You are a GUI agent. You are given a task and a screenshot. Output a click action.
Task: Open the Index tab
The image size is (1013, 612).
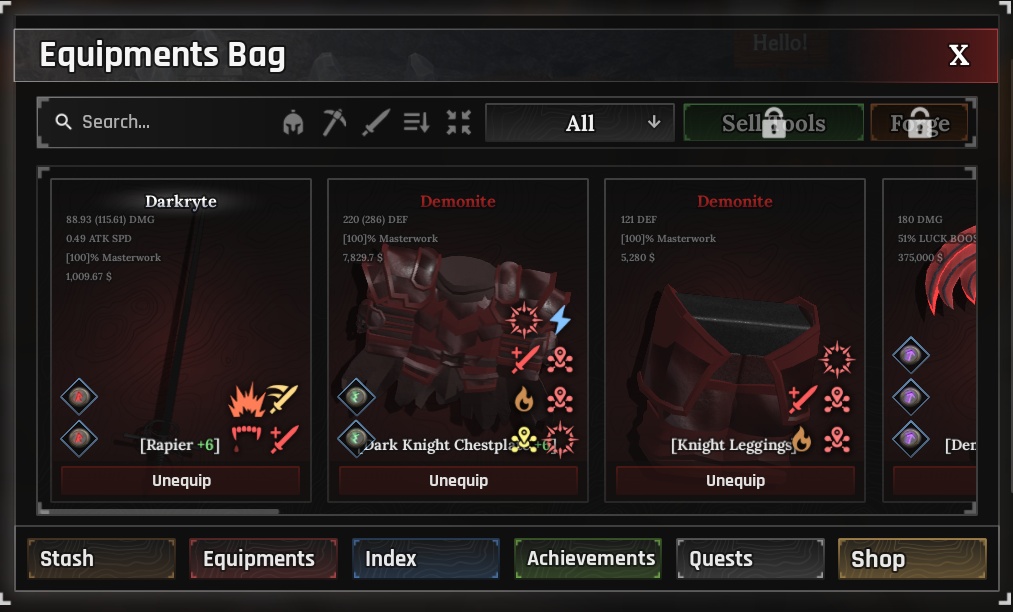pyautogui.click(x=425, y=559)
